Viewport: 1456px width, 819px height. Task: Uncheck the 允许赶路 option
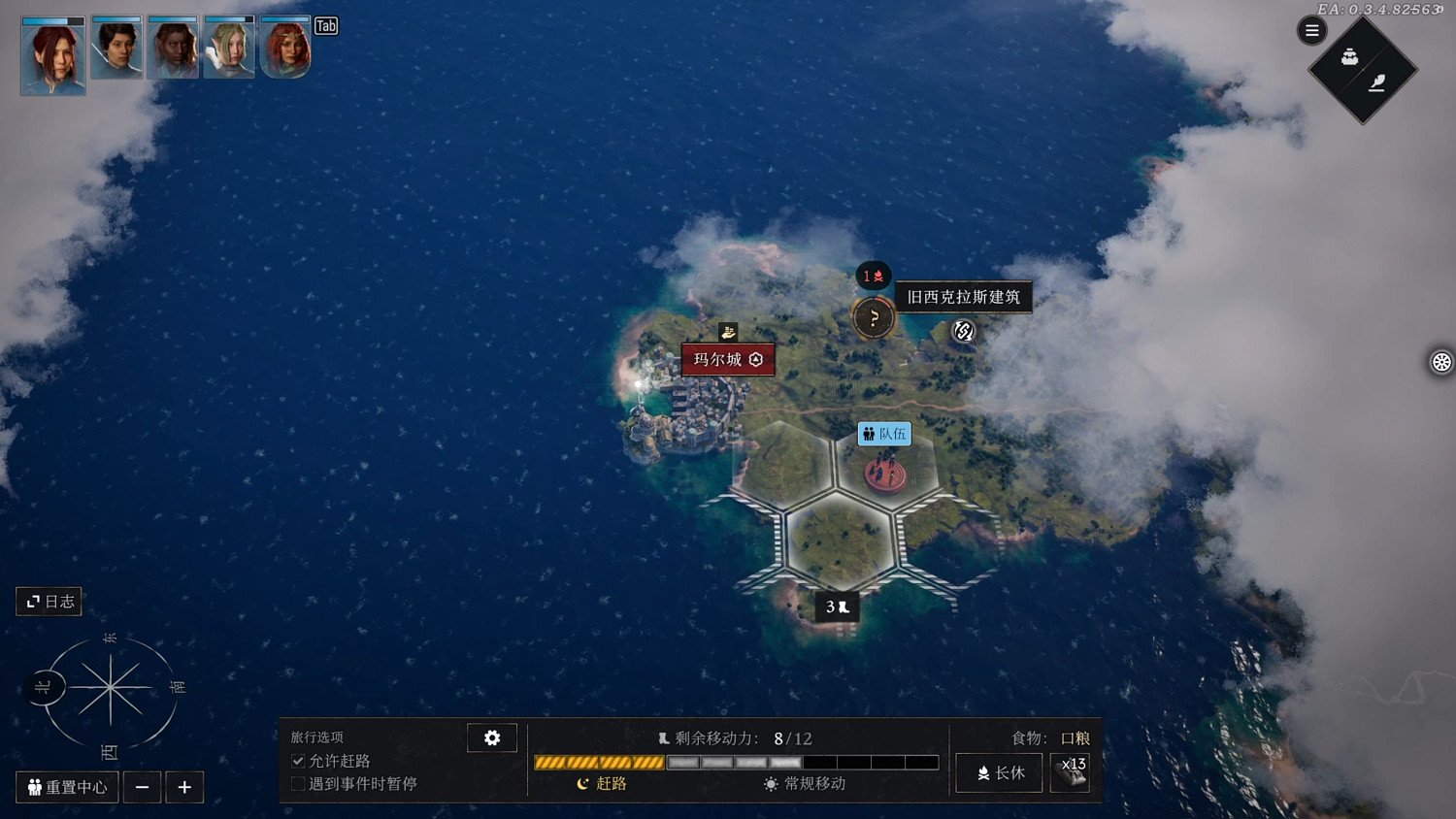(x=298, y=761)
